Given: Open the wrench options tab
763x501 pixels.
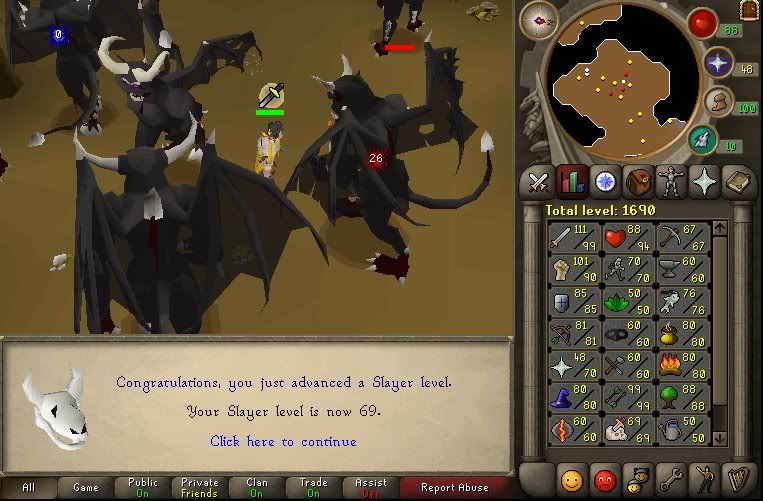Looking at the screenshot, I should coord(670,477).
